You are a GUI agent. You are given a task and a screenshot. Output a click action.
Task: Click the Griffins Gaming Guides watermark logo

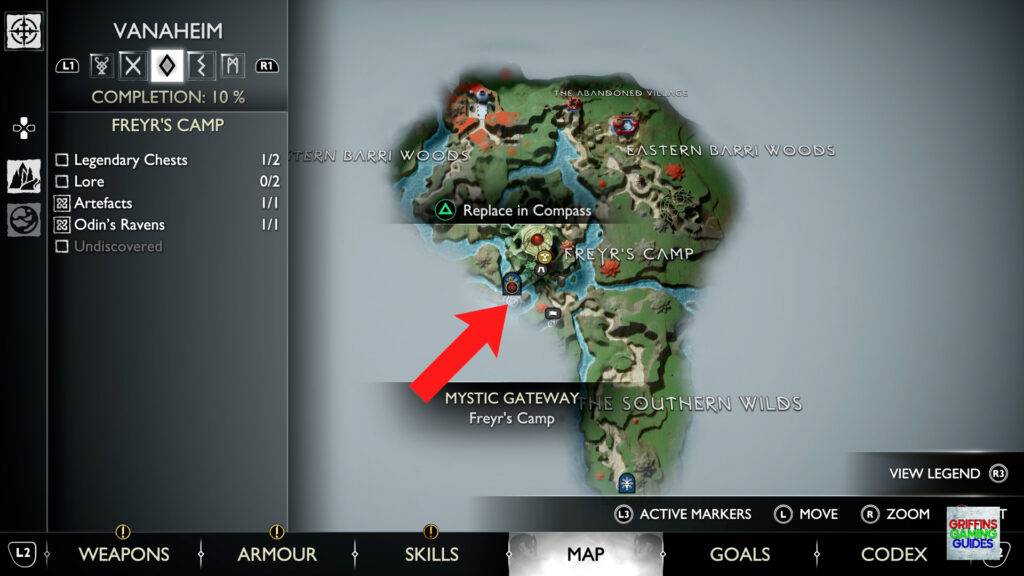971,531
